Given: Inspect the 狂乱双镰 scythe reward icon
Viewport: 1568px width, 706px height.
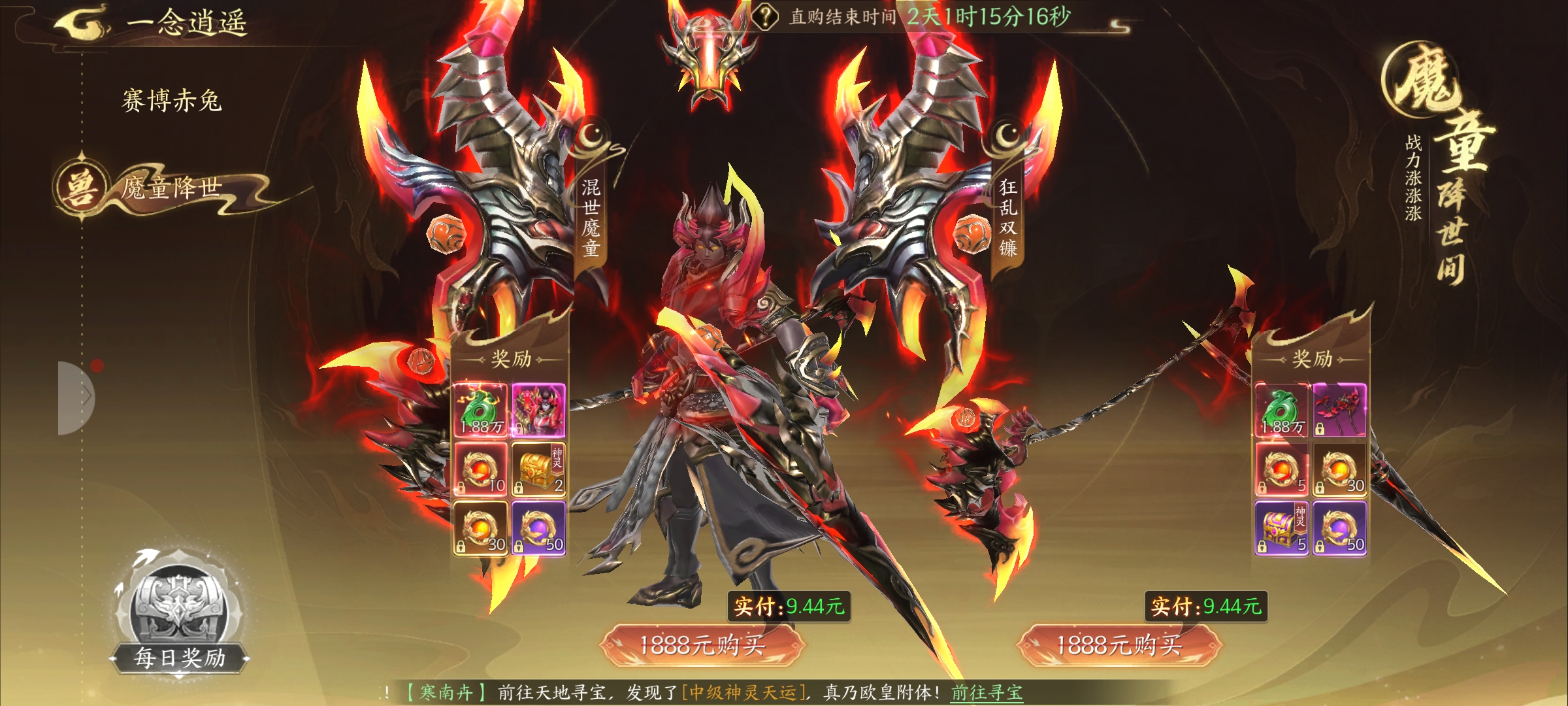Looking at the screenshot, I should coord(1339,410).
